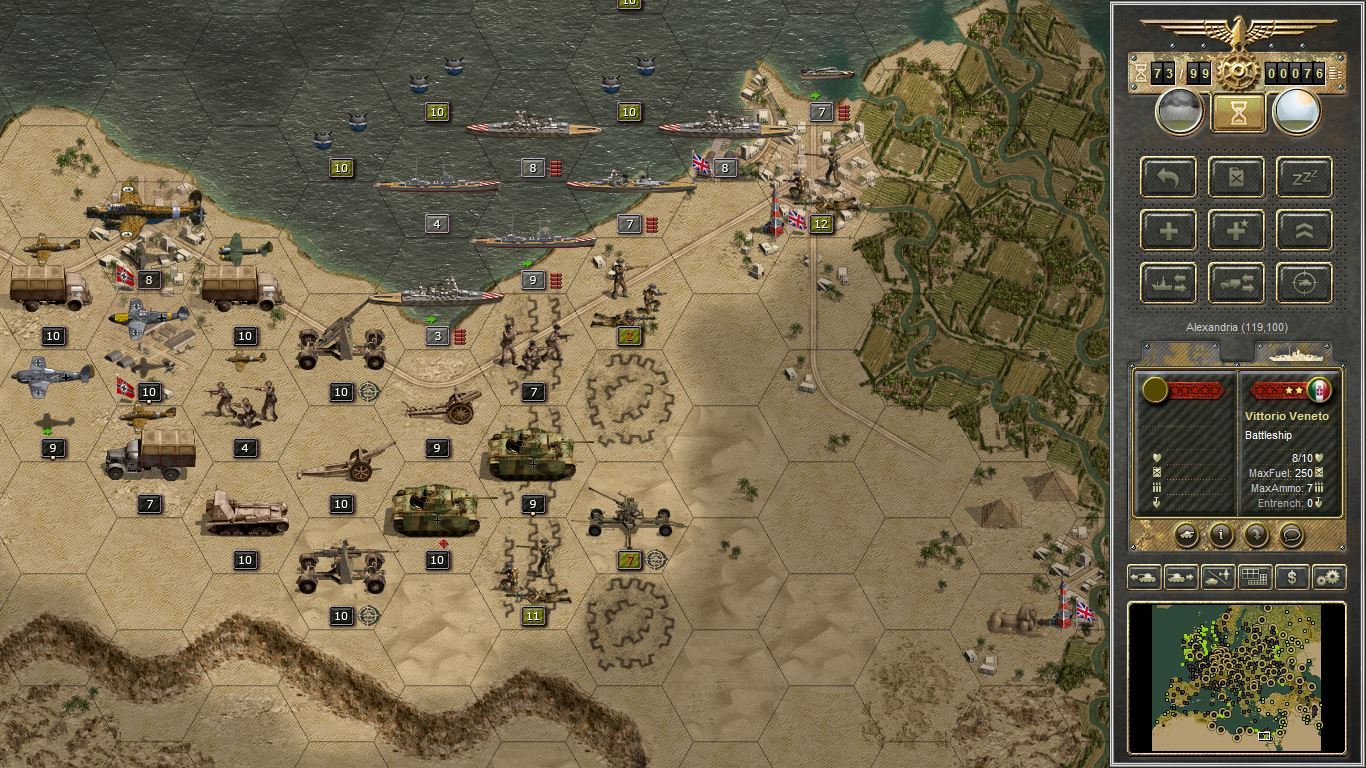Show detailed info for Vittorio Veneto
This screenshot has height=768, width=1366.
click(x=1221, y=536)
